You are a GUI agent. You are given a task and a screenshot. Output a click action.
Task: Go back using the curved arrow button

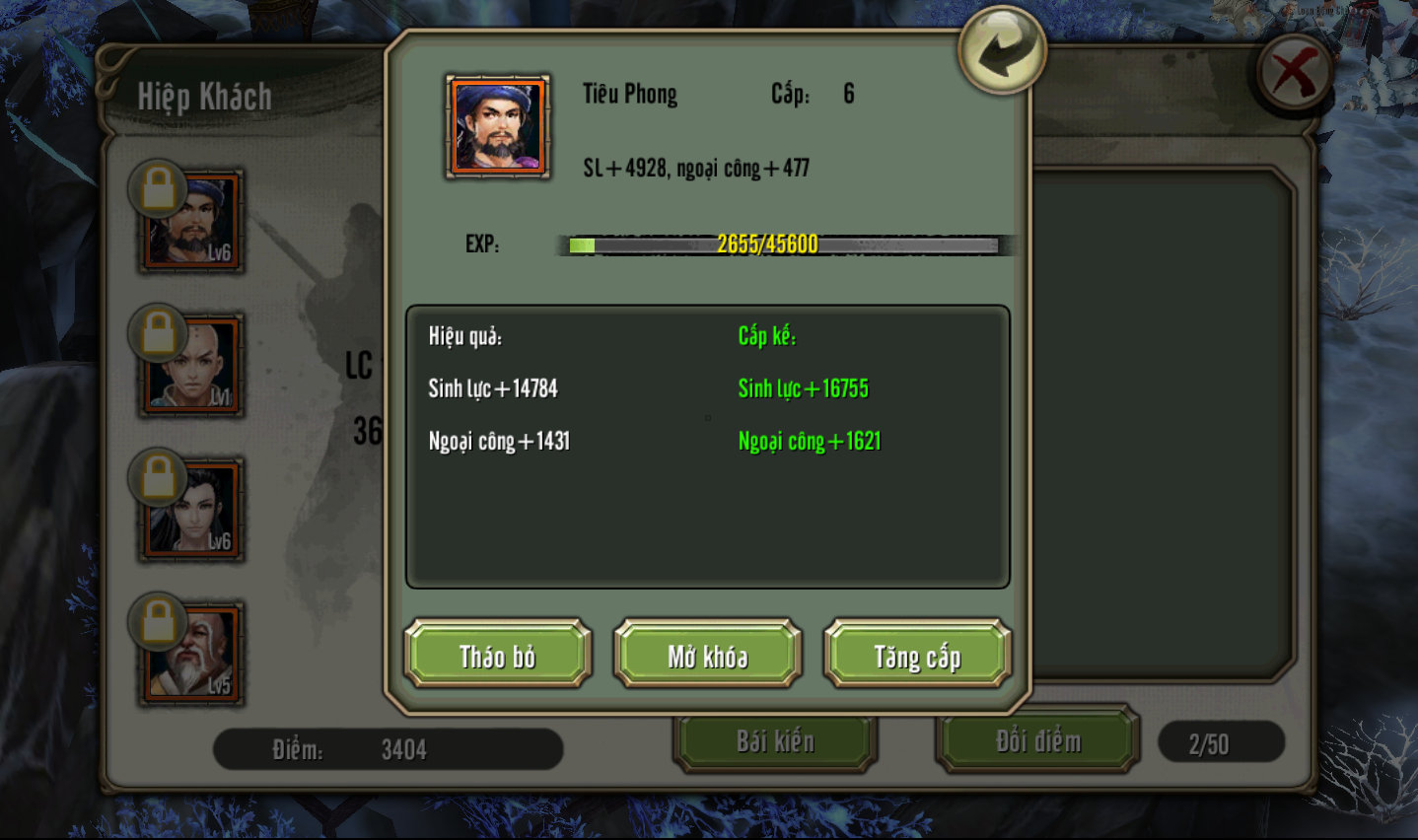[x=1002, y=50]
